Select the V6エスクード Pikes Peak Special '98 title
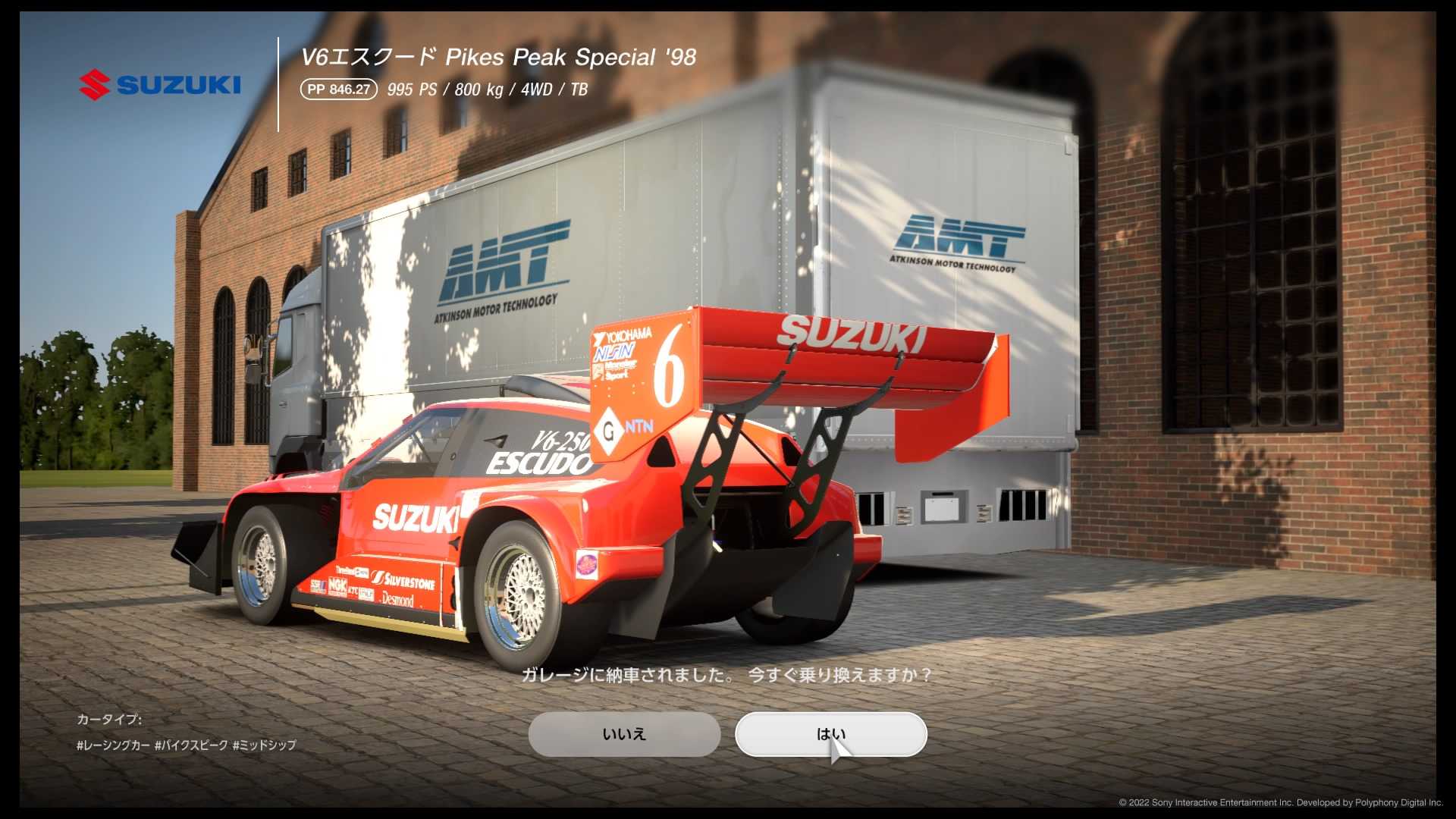The height and width of the screenshot is (819, 1456). [x=499, y=56]
